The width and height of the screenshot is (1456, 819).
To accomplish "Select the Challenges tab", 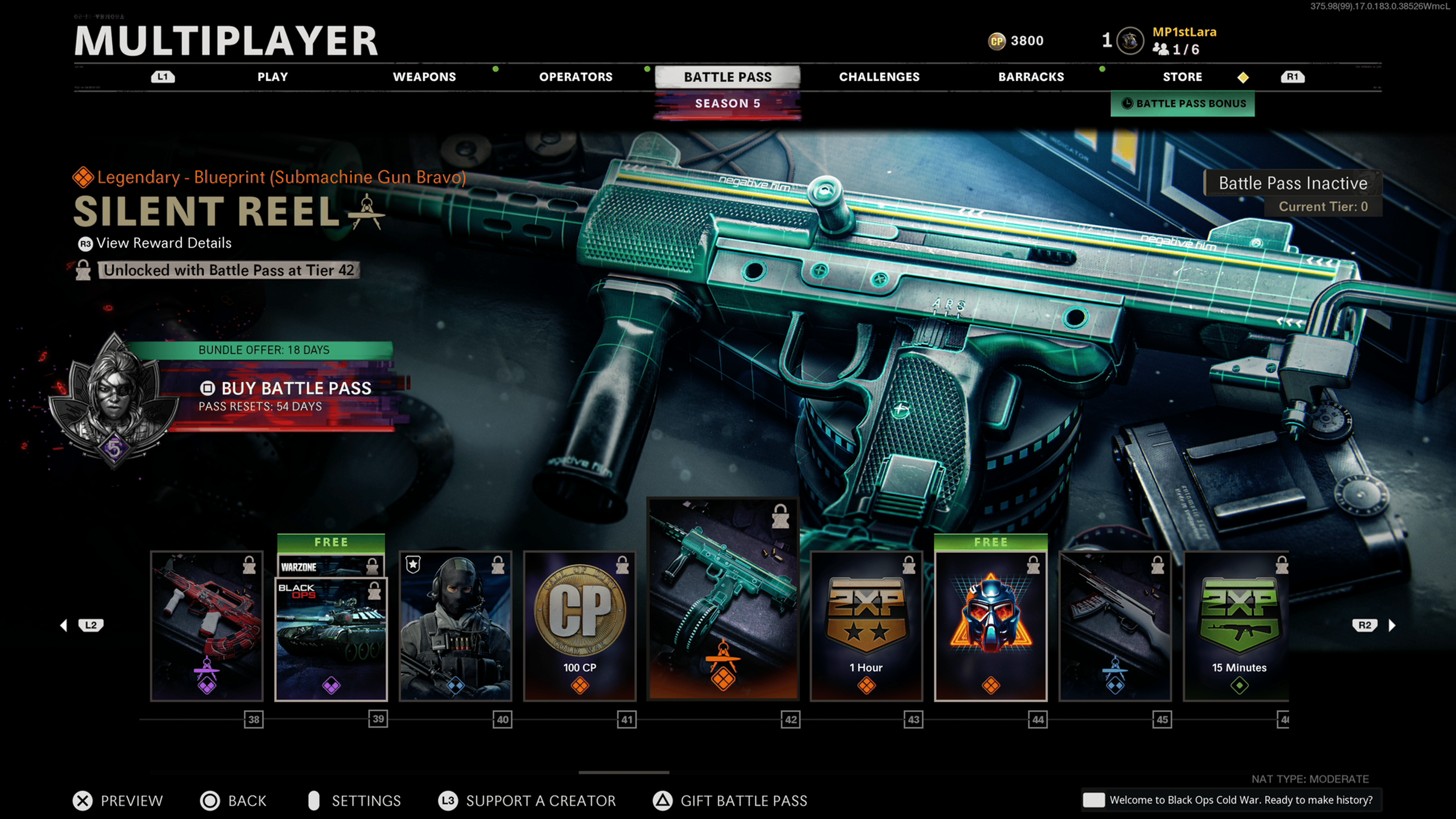I will [879, 77].
